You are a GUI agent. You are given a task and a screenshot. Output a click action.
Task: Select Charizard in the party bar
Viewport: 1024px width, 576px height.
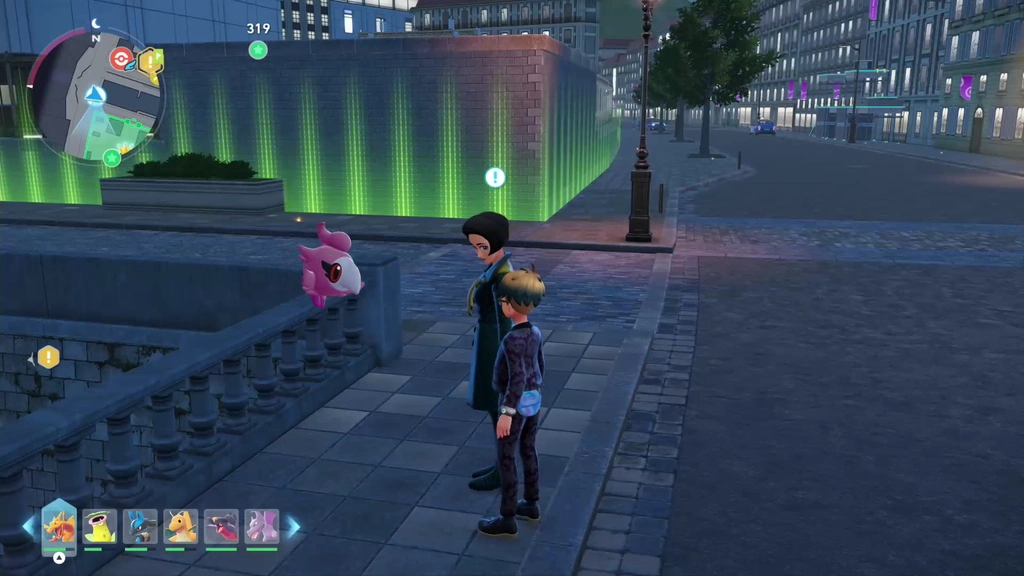pos(59,526)
